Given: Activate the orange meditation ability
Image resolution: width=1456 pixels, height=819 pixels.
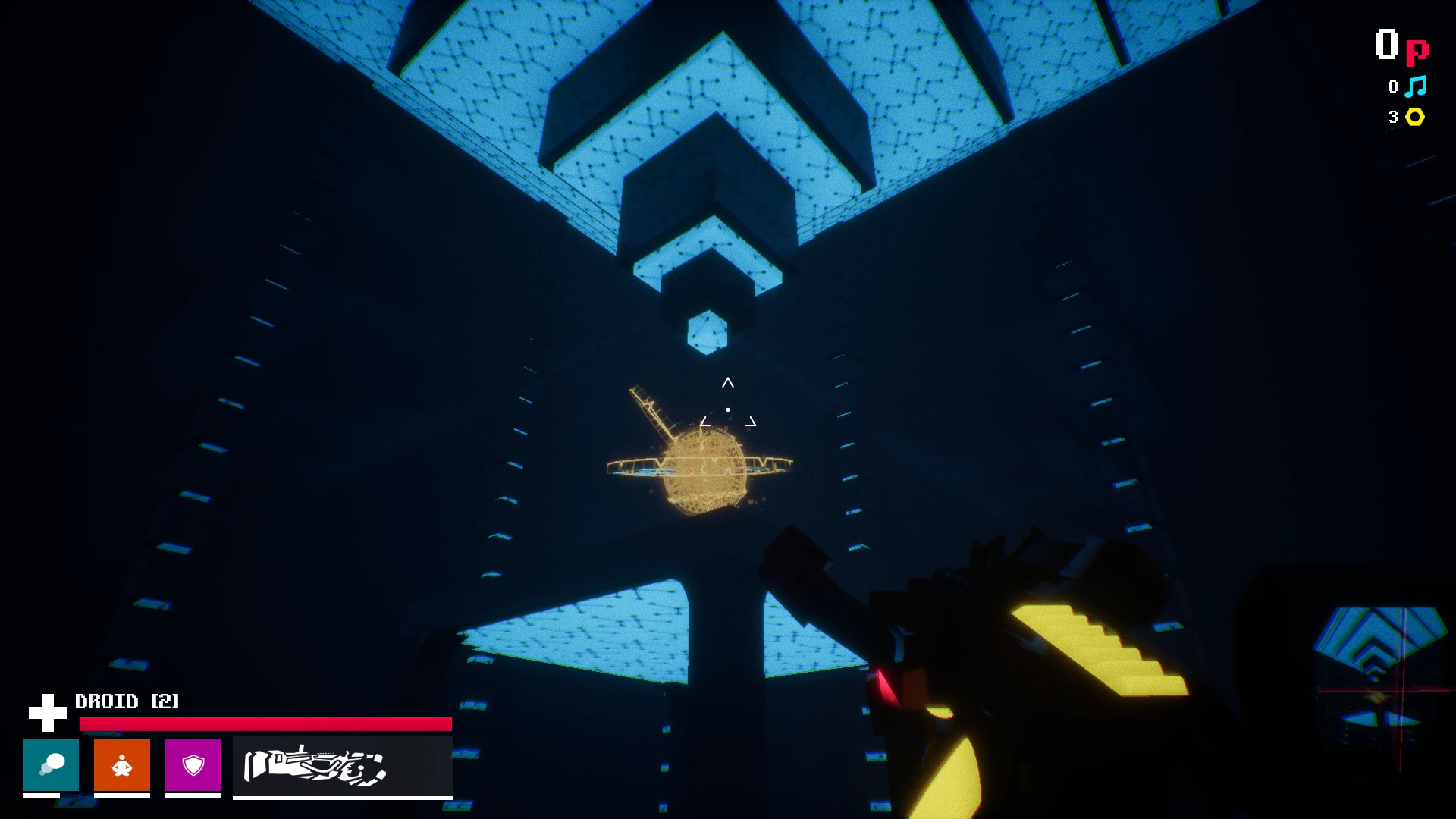Looking at the screenshot, I should pos(121,766).
